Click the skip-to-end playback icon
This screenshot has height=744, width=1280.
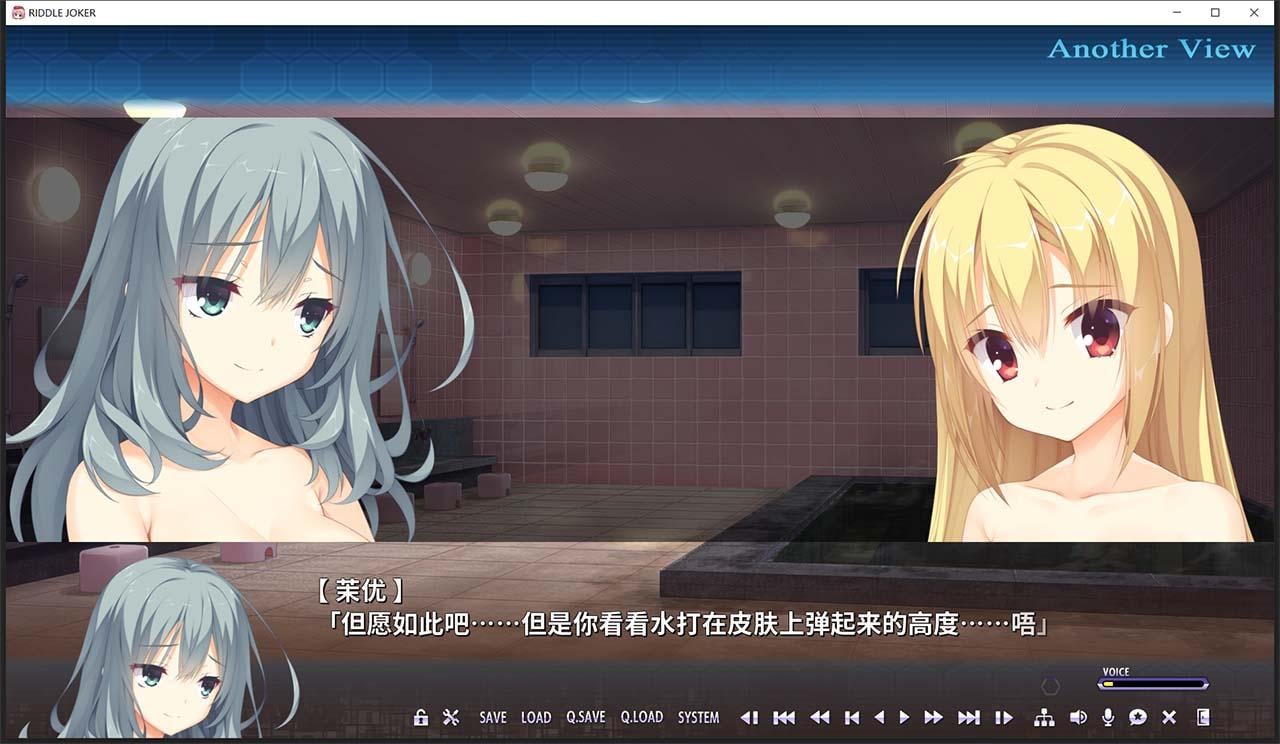tap(971, 717)
